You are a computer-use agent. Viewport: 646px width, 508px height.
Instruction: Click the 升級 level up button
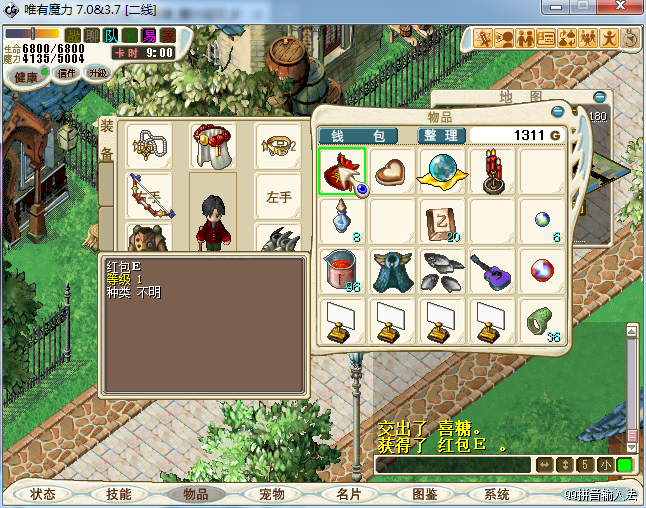click(97, 73)
